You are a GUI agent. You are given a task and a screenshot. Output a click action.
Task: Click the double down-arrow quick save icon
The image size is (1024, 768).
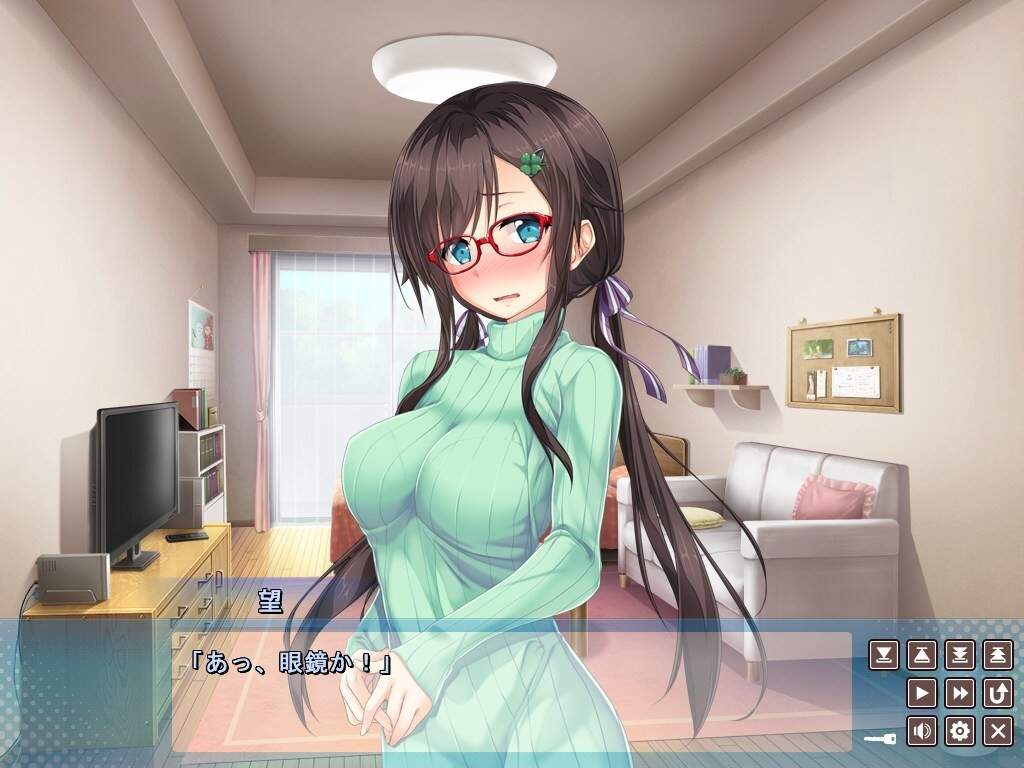[x=959, y=655]
